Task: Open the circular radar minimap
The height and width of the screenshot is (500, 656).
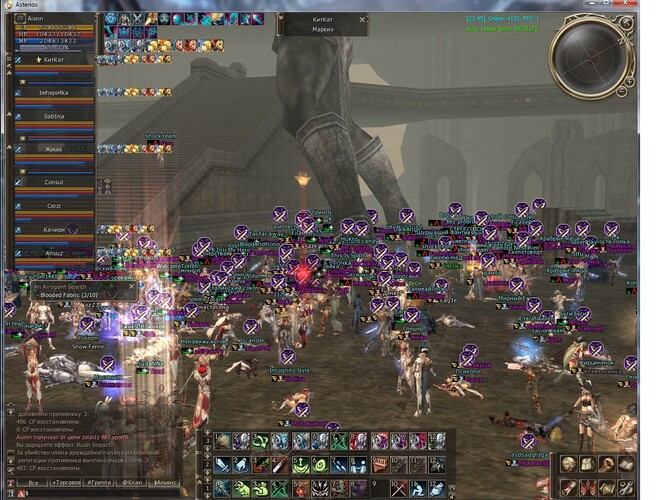Action: tap(591, 53)
